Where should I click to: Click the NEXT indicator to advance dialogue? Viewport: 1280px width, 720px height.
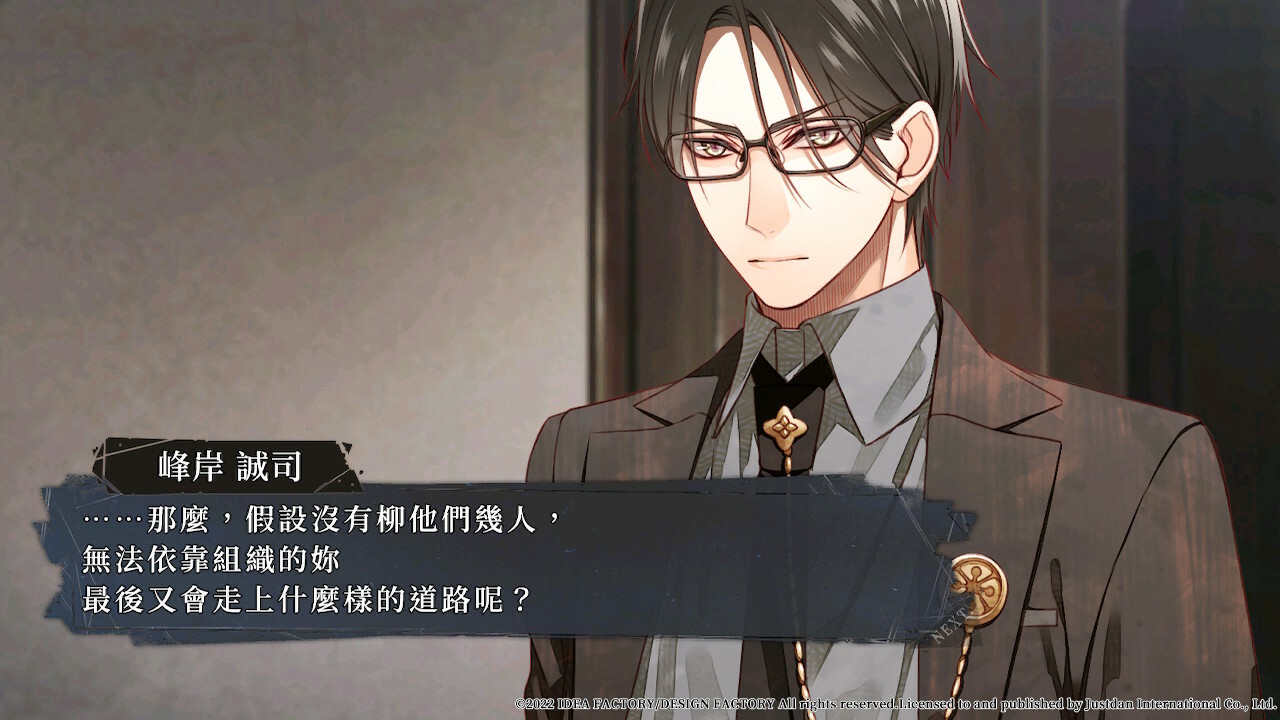(x=949, y=621)
